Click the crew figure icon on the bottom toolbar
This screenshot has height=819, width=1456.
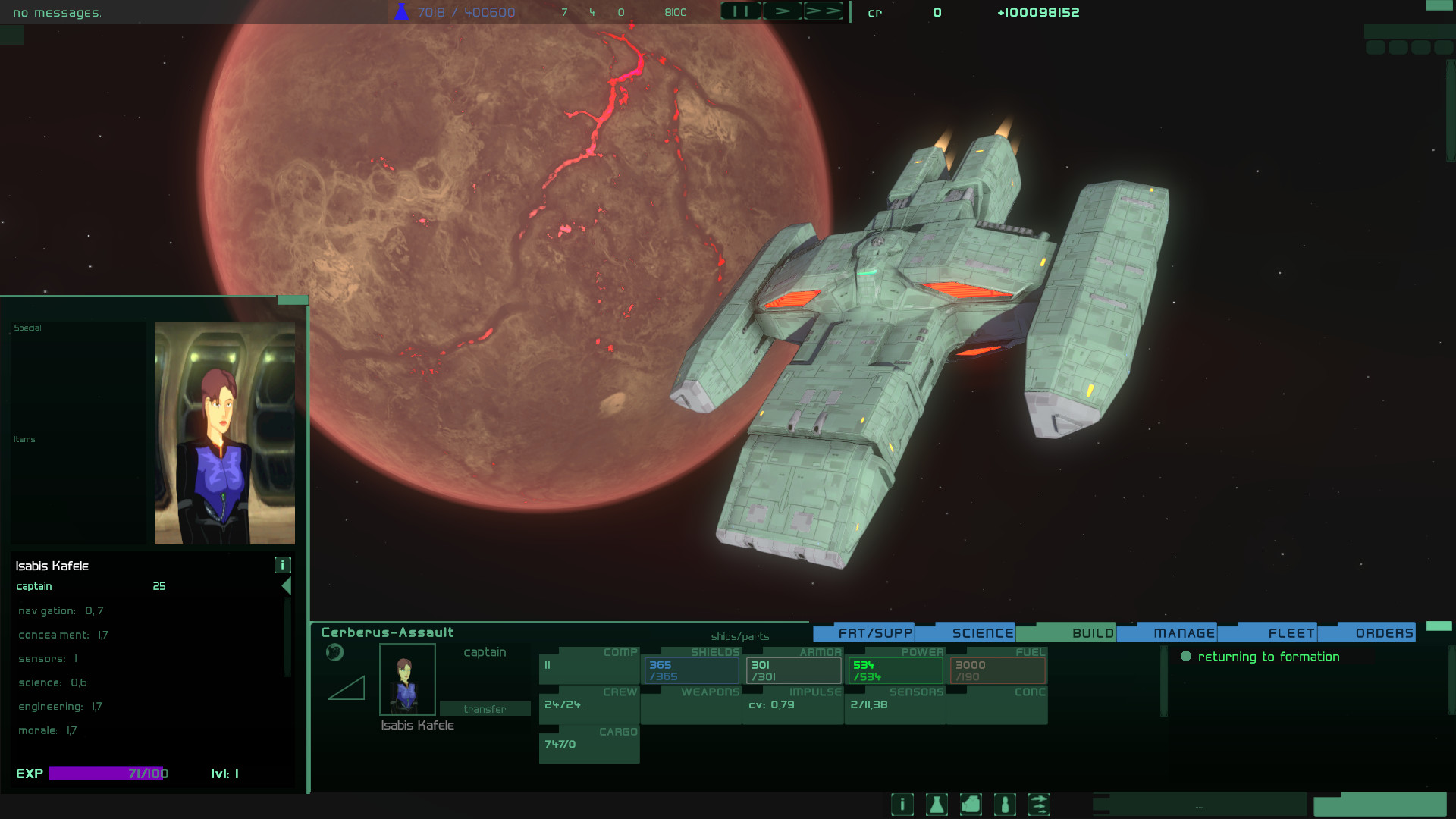(1005, 805)
